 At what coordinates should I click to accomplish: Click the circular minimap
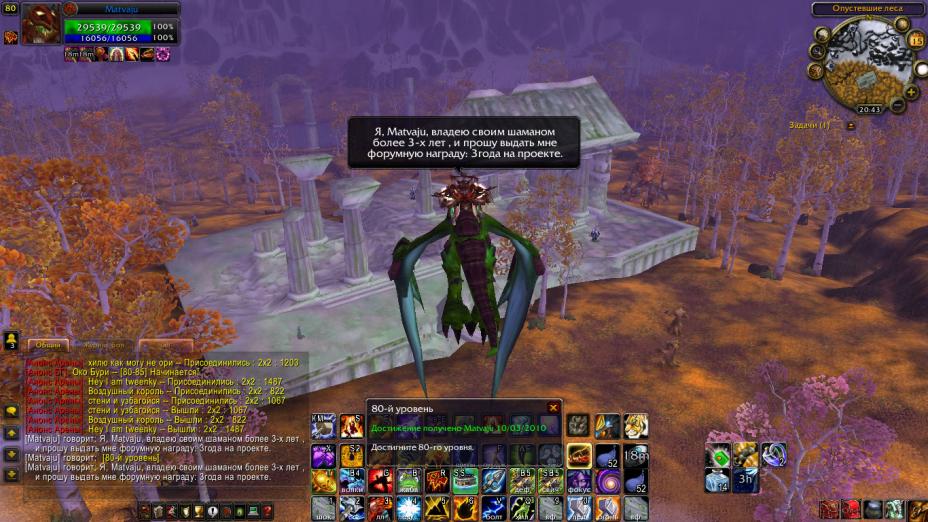pos(866,60)
